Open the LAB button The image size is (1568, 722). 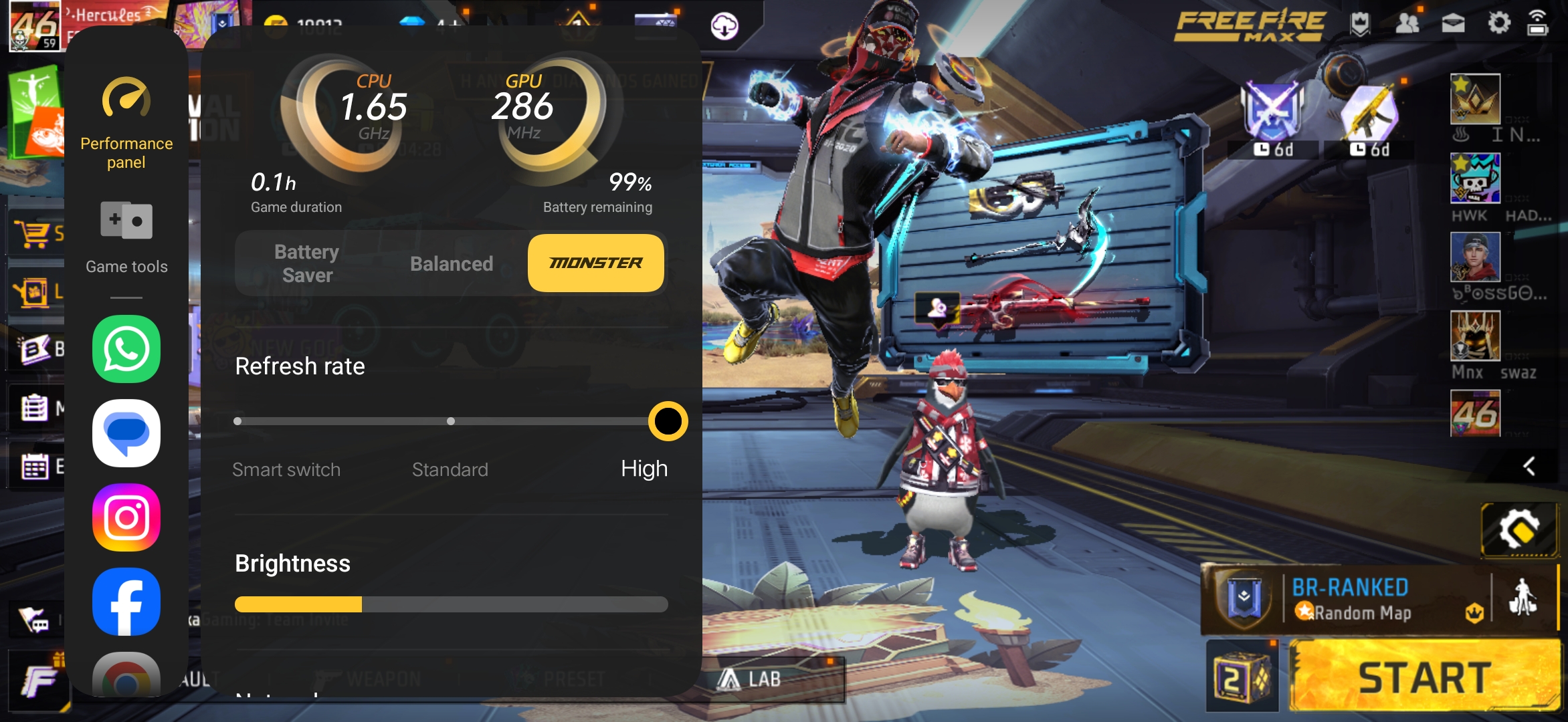point(749,680)
